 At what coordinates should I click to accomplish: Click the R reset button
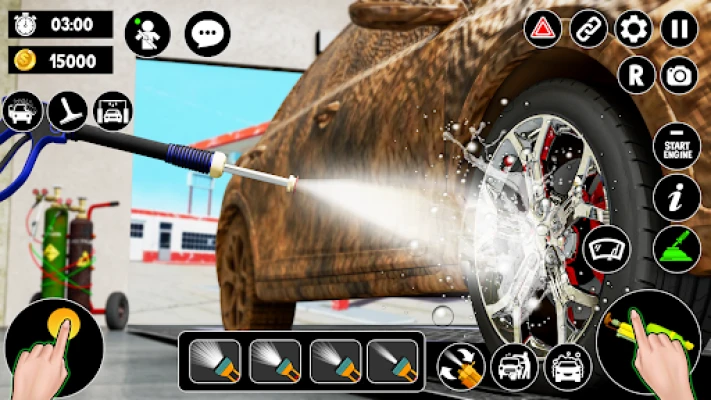635,75
